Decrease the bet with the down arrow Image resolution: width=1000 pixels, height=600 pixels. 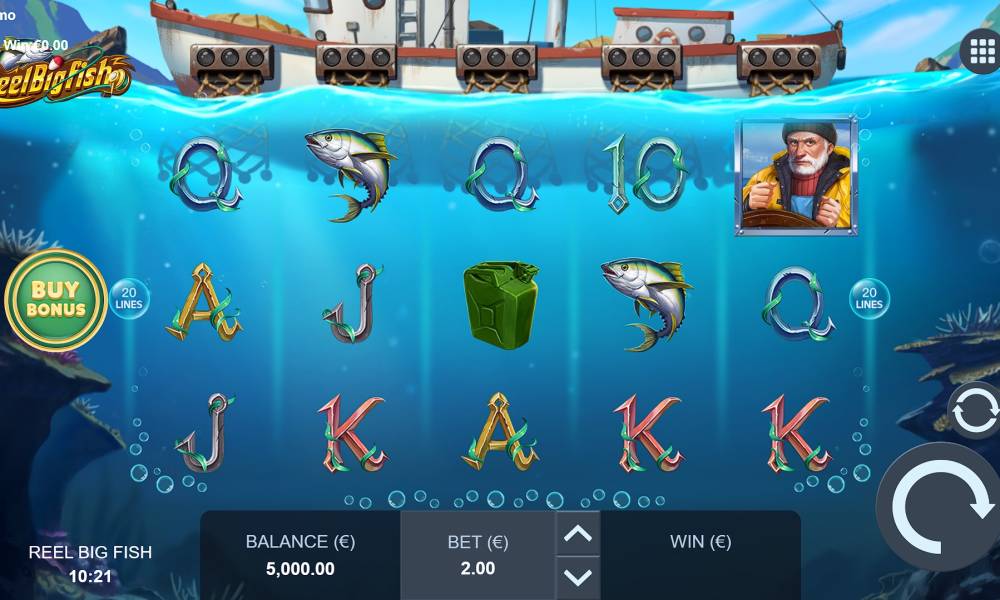pyautogui.click(x=578, y=576)
